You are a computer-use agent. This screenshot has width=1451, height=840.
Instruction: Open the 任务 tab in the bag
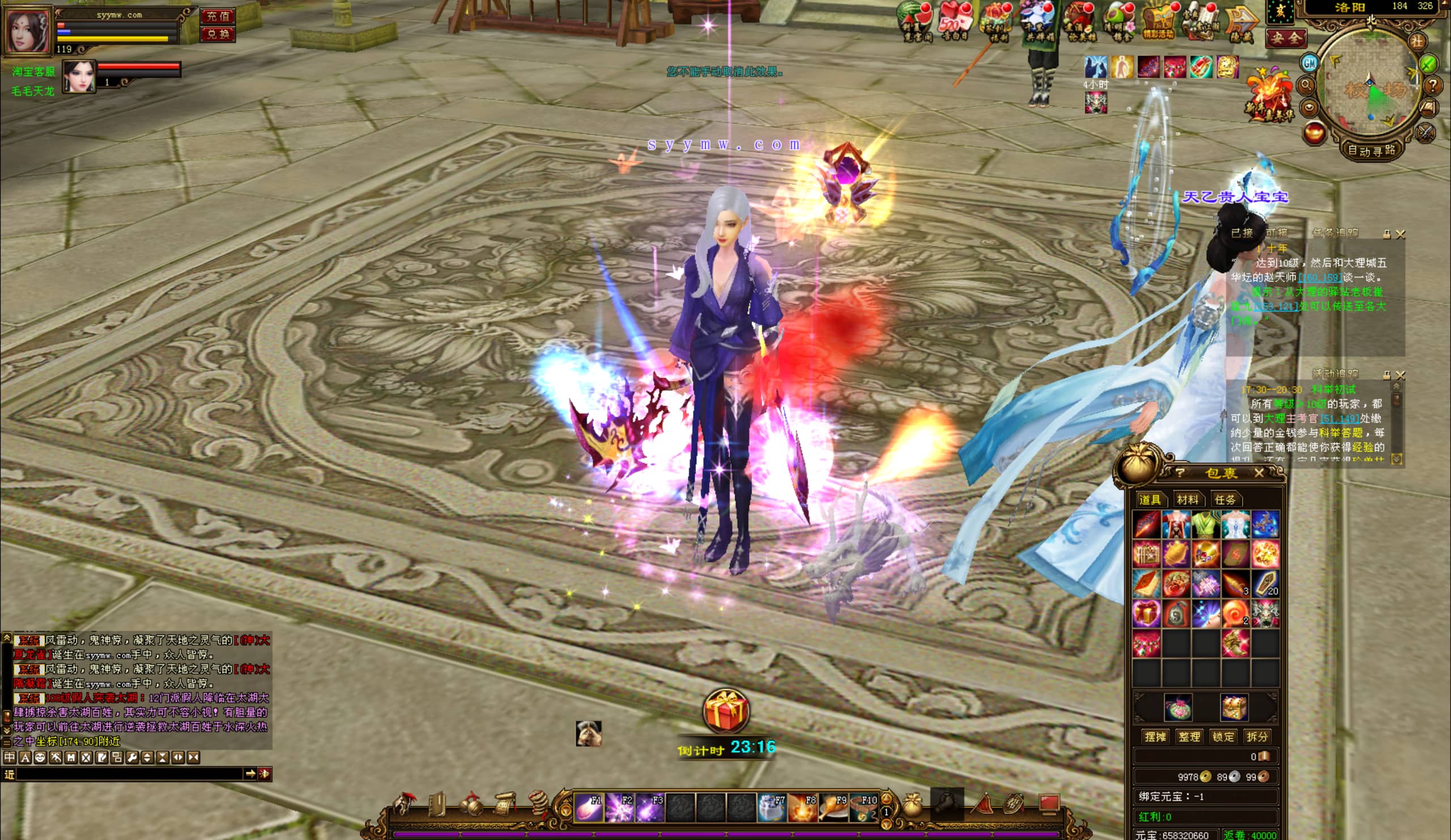[1224, 500]
